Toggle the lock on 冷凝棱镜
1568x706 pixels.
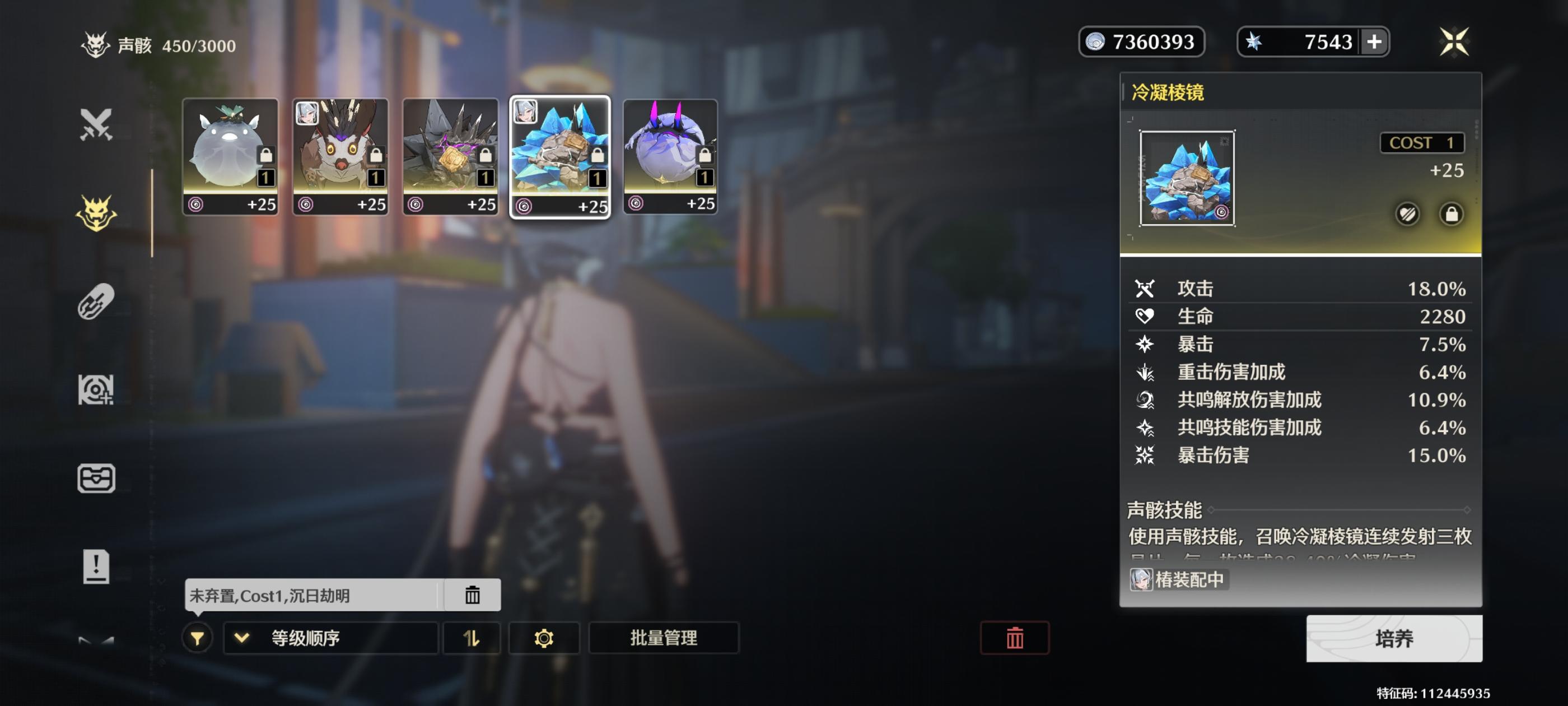pos(1450,215)
